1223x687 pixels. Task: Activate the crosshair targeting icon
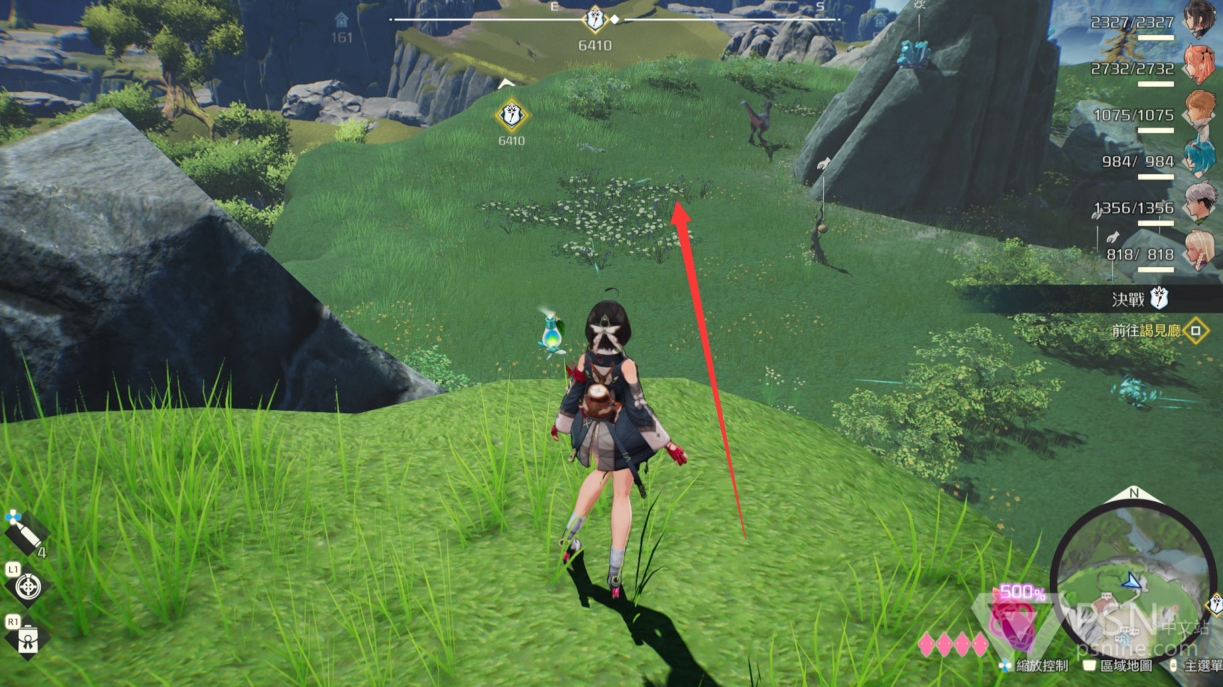point(27,586)
